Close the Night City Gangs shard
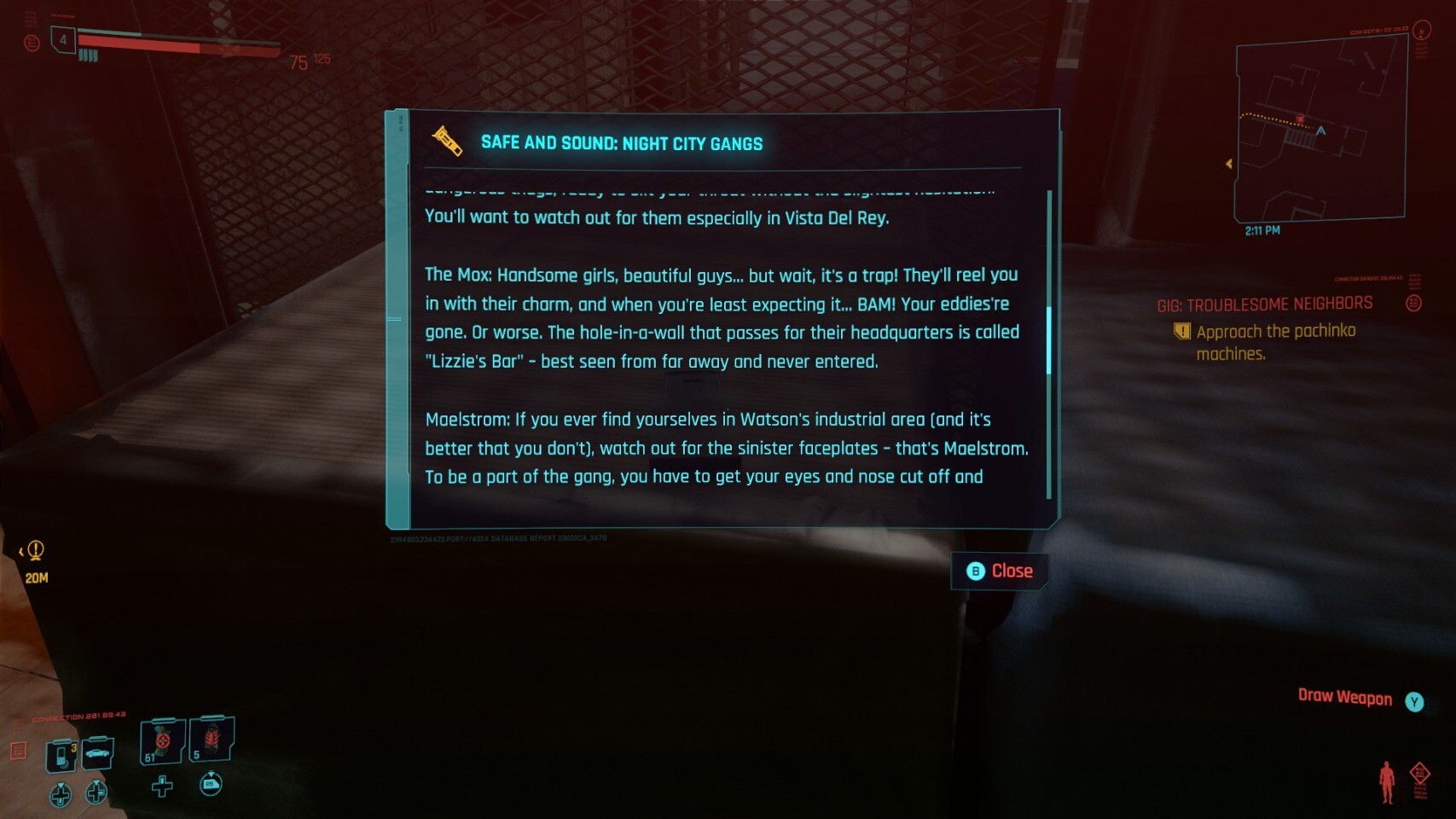This screenshot has width=1456, height=819. pos(1000,572)
